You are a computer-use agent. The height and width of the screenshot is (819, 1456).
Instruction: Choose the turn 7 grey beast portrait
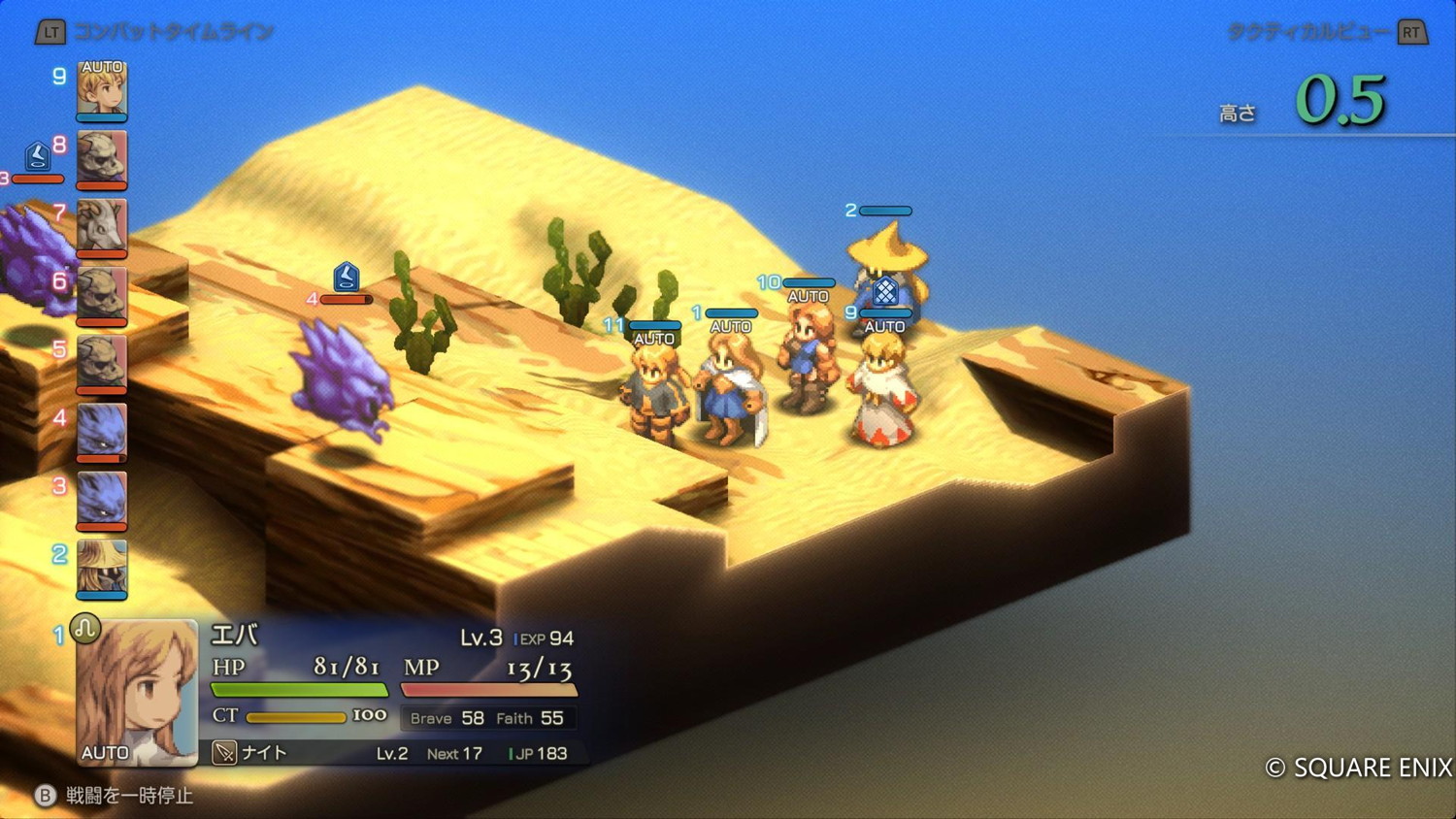point(102,226)
